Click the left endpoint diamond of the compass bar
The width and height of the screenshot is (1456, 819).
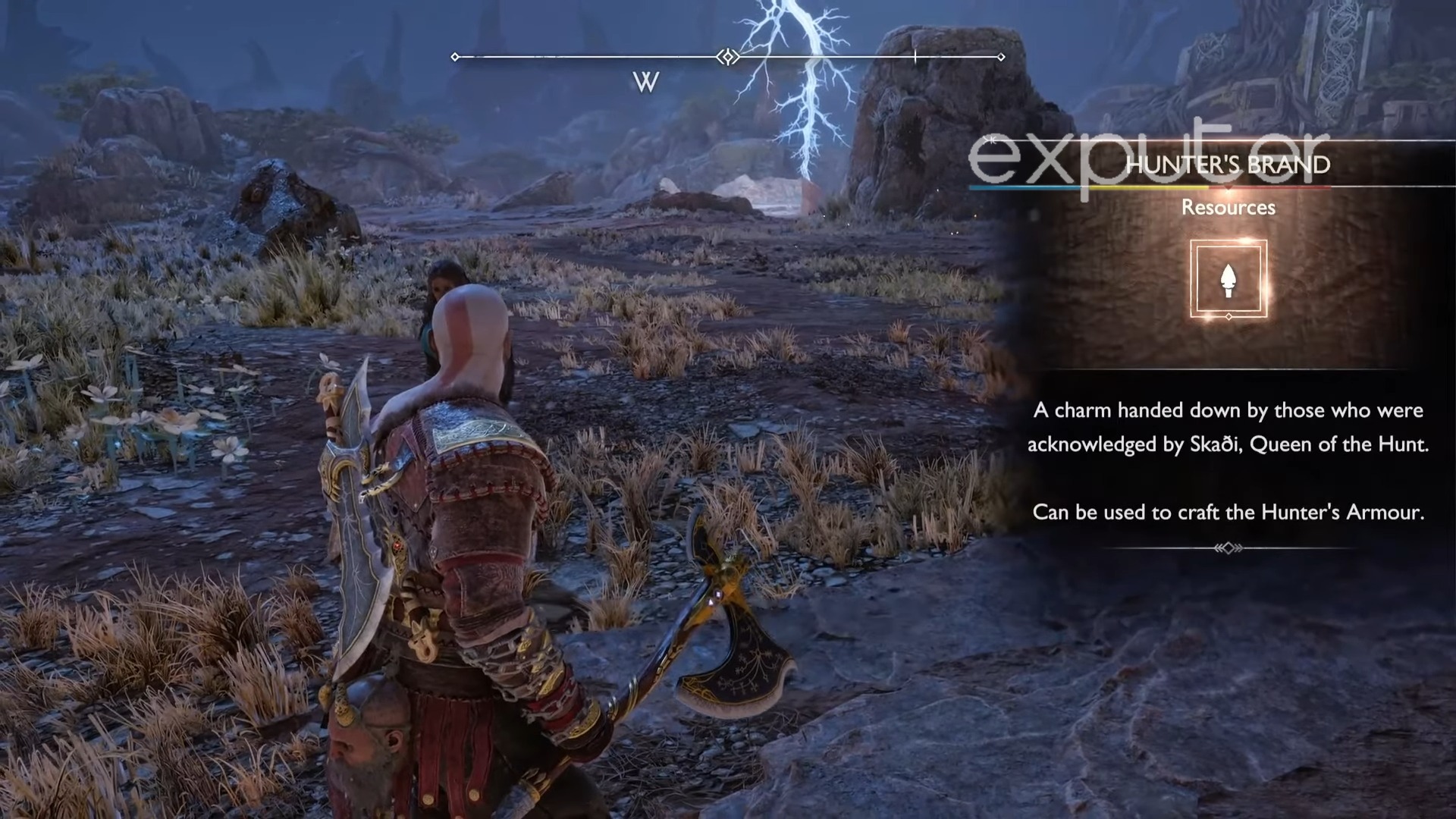pyautogui.click(x=455, y=56)
